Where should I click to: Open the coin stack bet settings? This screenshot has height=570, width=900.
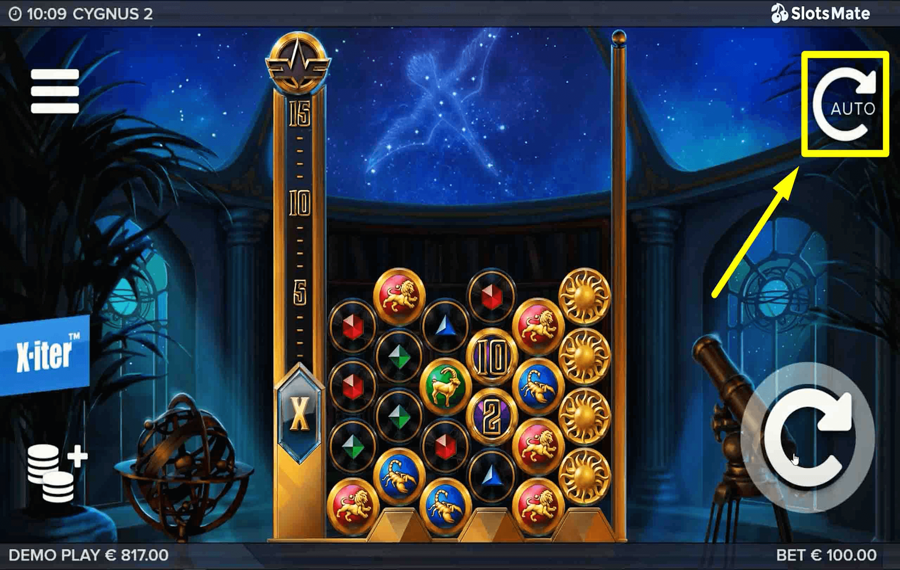[x=56, y=473]
